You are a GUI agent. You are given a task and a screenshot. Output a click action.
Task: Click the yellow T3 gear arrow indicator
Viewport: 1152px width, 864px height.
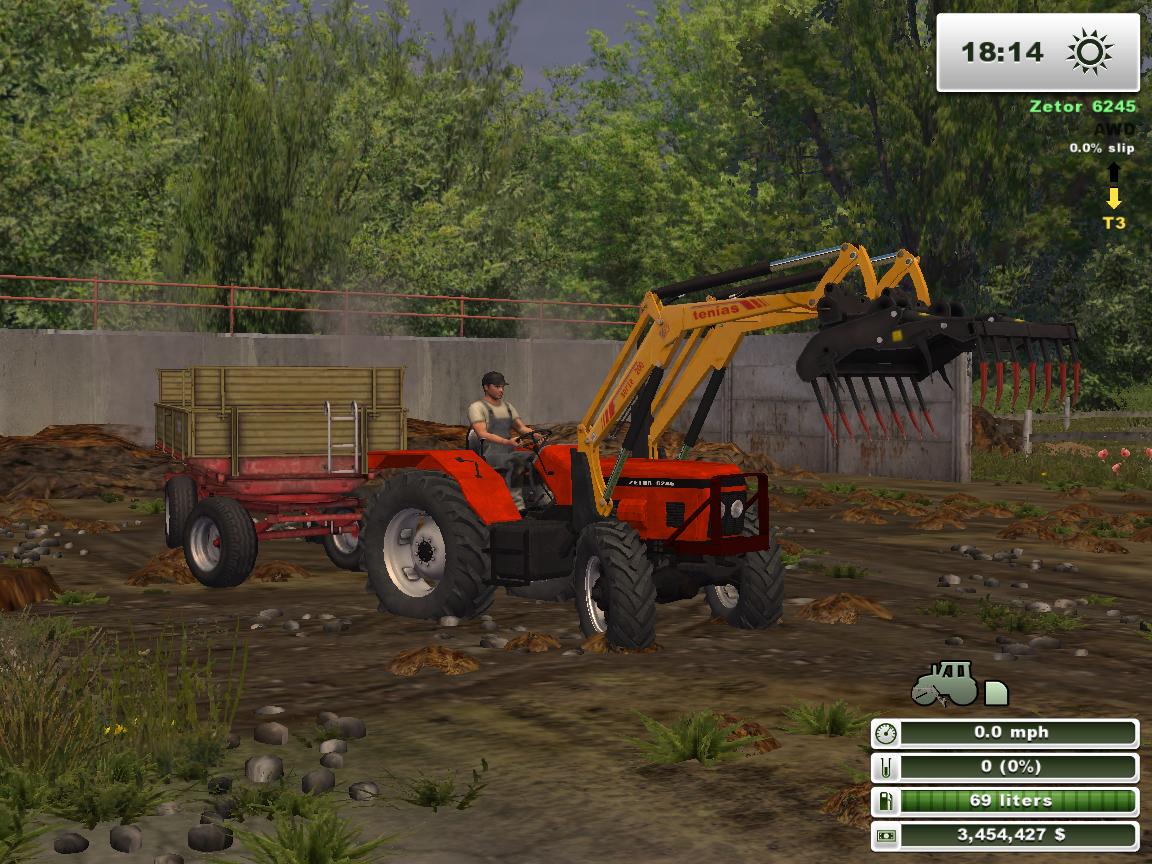(x=1114, y=199)
